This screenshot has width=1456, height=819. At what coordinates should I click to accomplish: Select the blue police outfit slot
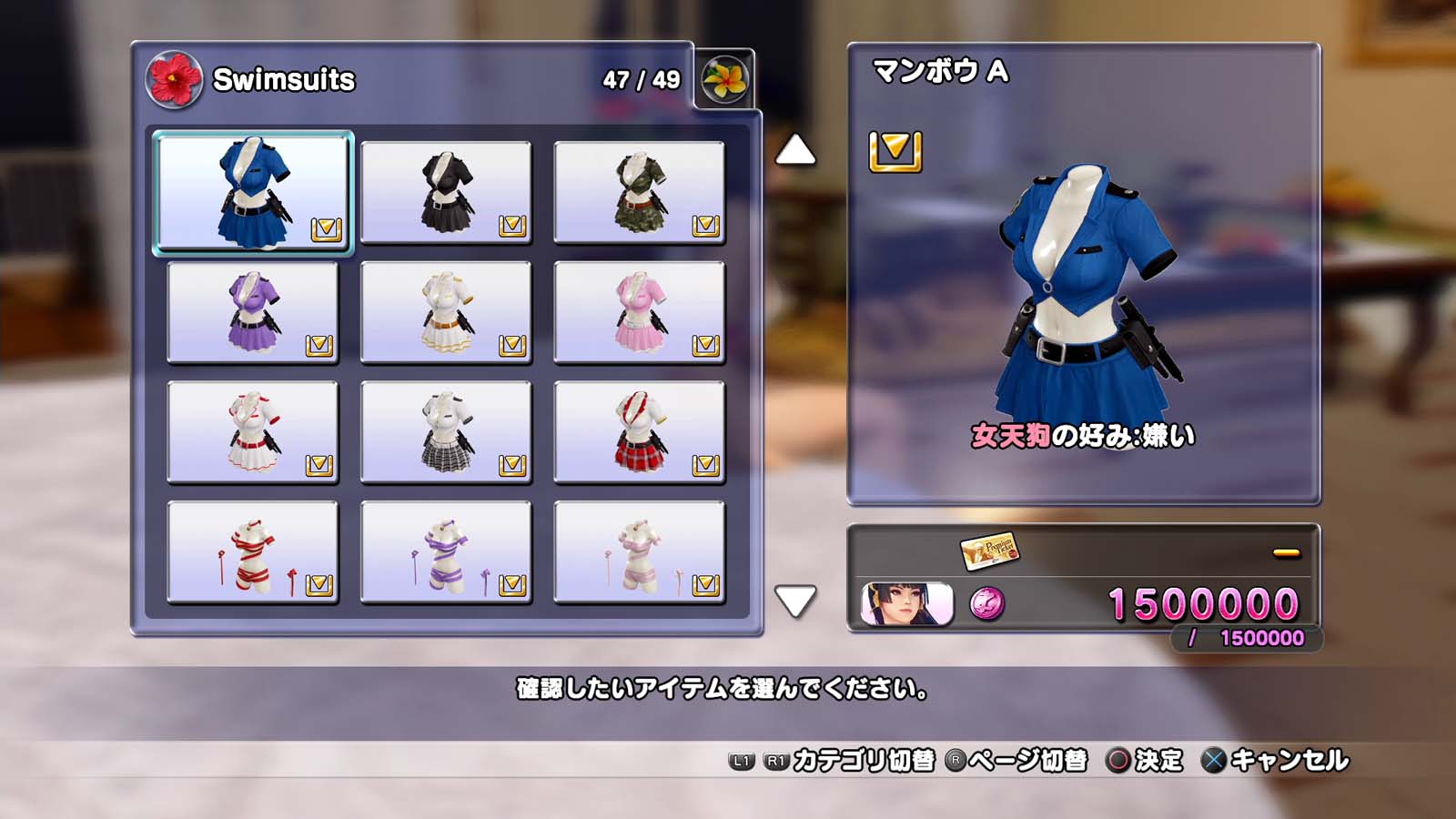[253, 192]
